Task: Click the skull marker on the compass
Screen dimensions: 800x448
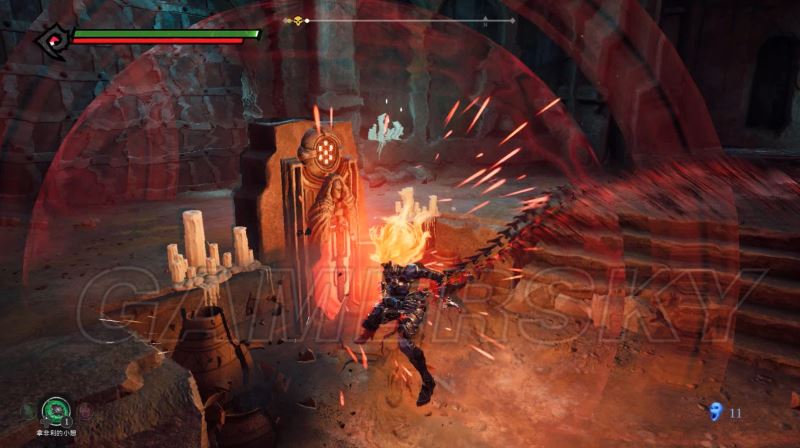Action: click(297, 20)
